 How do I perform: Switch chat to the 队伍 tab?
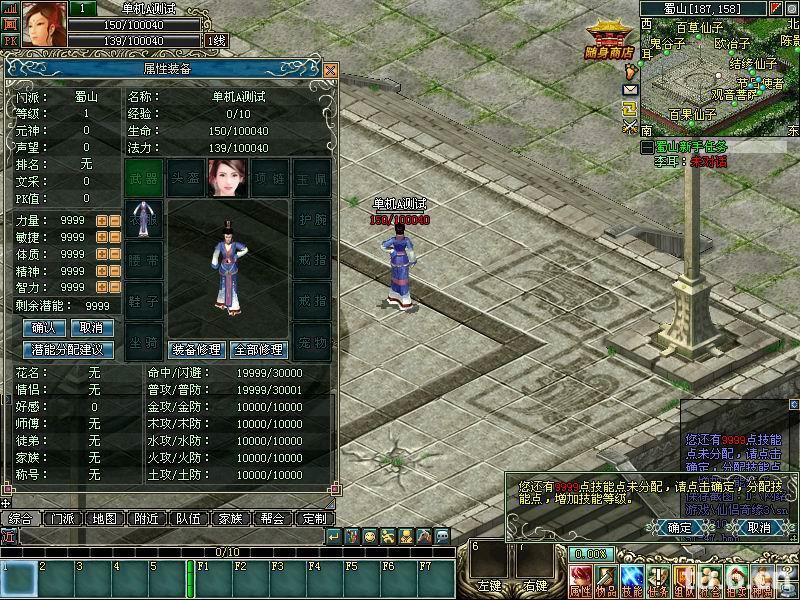(188, 519)
